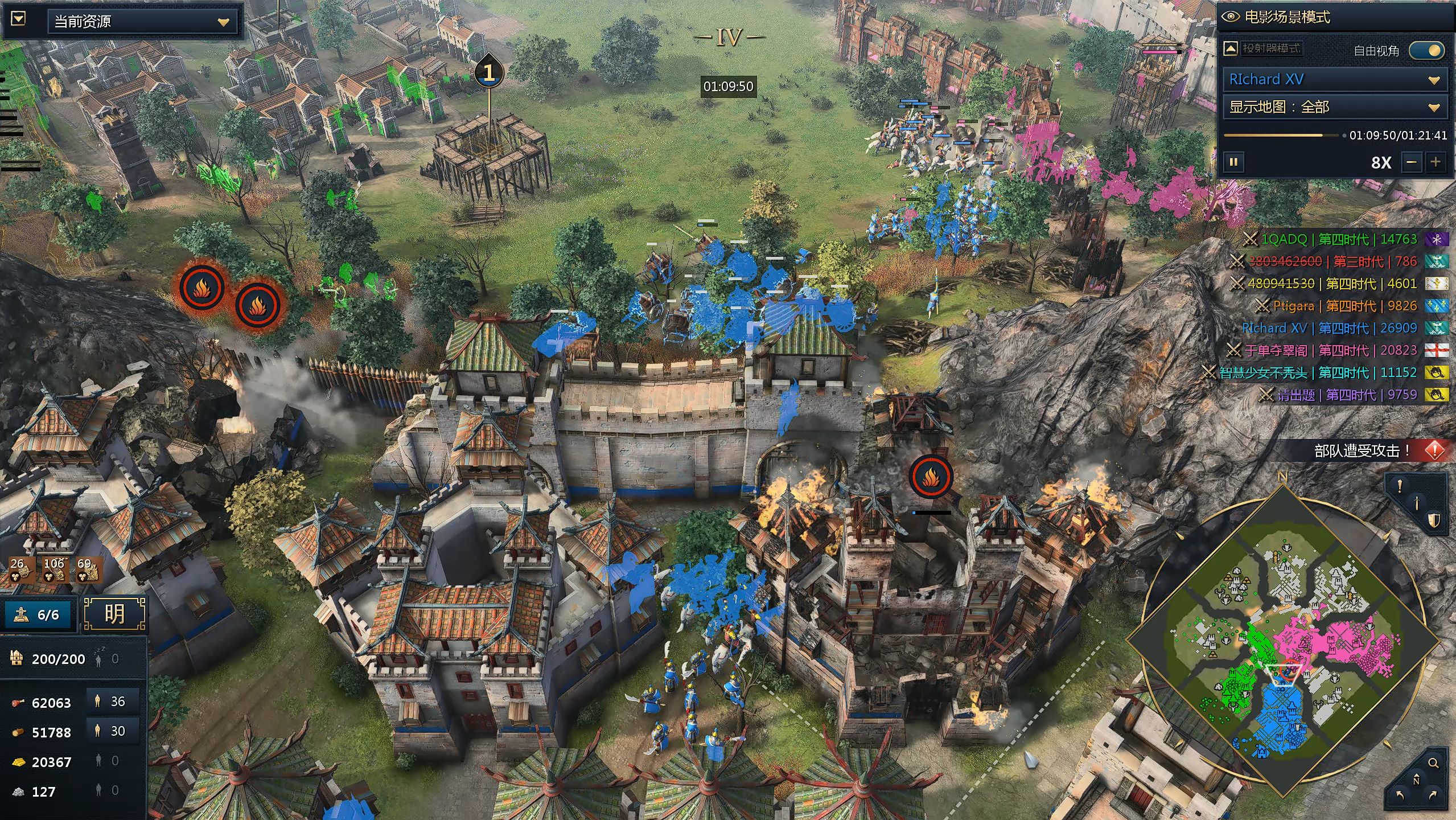Click the 明 civilization badge

[114, 614]
